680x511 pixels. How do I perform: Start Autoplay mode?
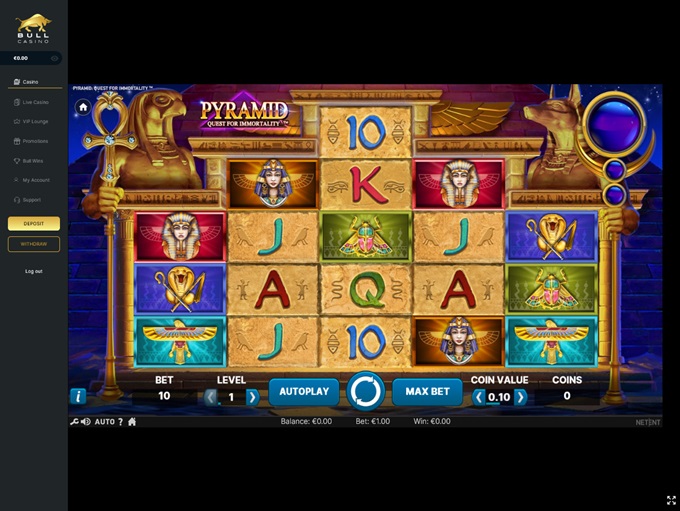303,391
